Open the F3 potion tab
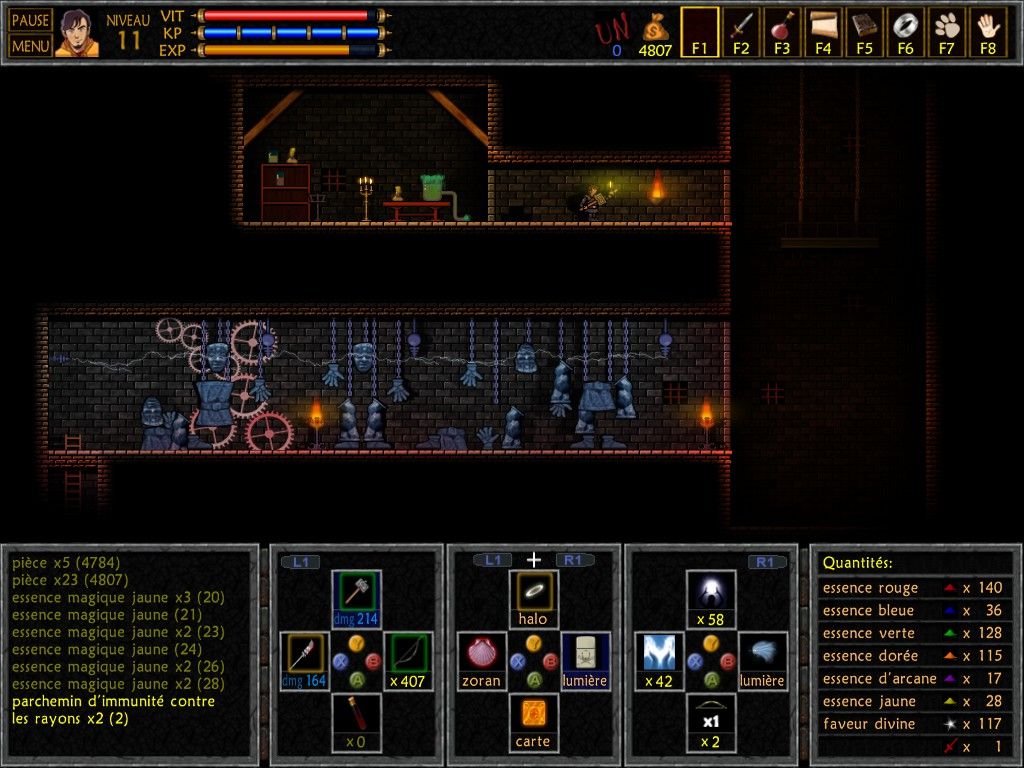 [x=782, y=32]
